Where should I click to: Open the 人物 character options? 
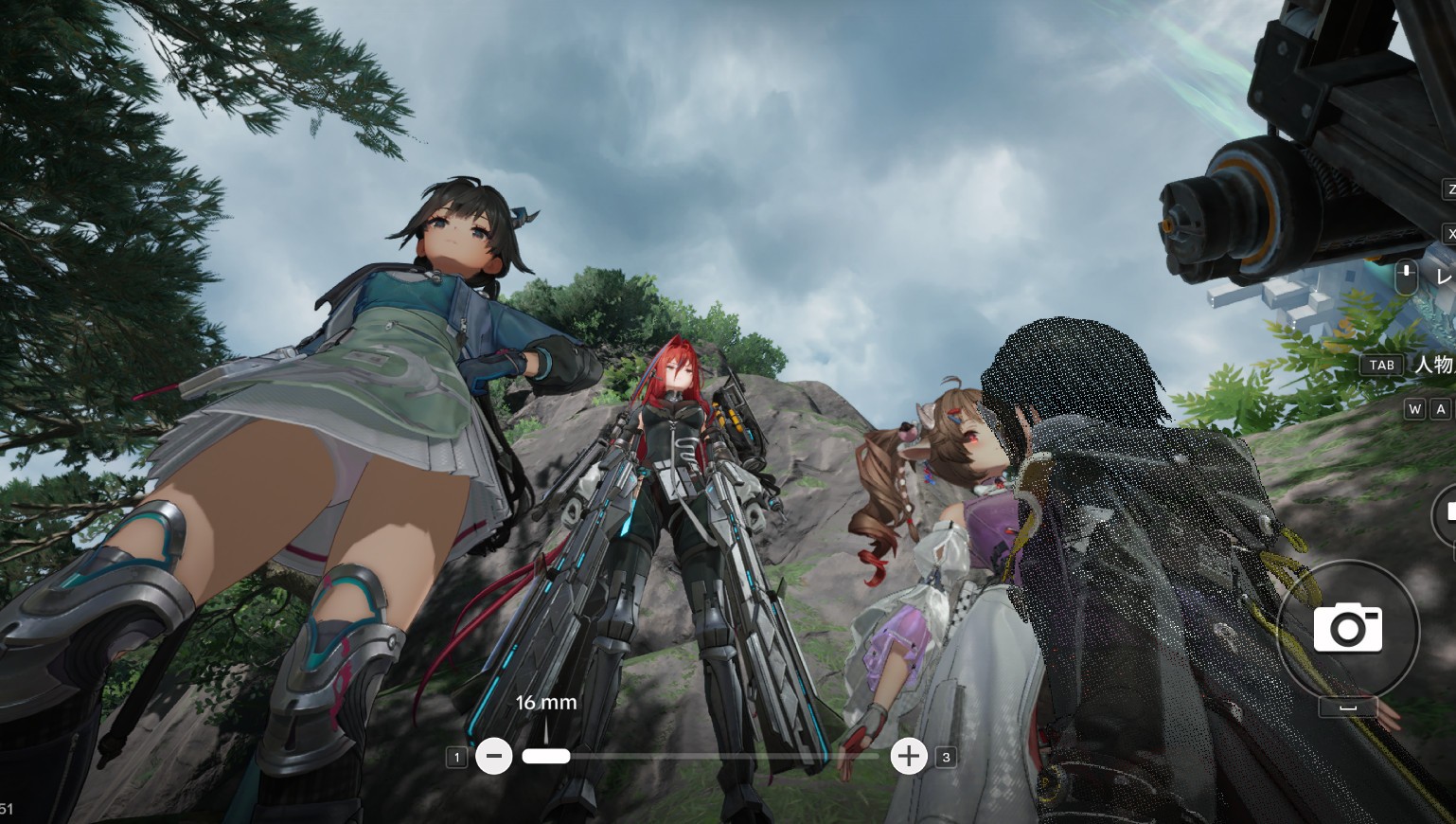pos(1432,364)
